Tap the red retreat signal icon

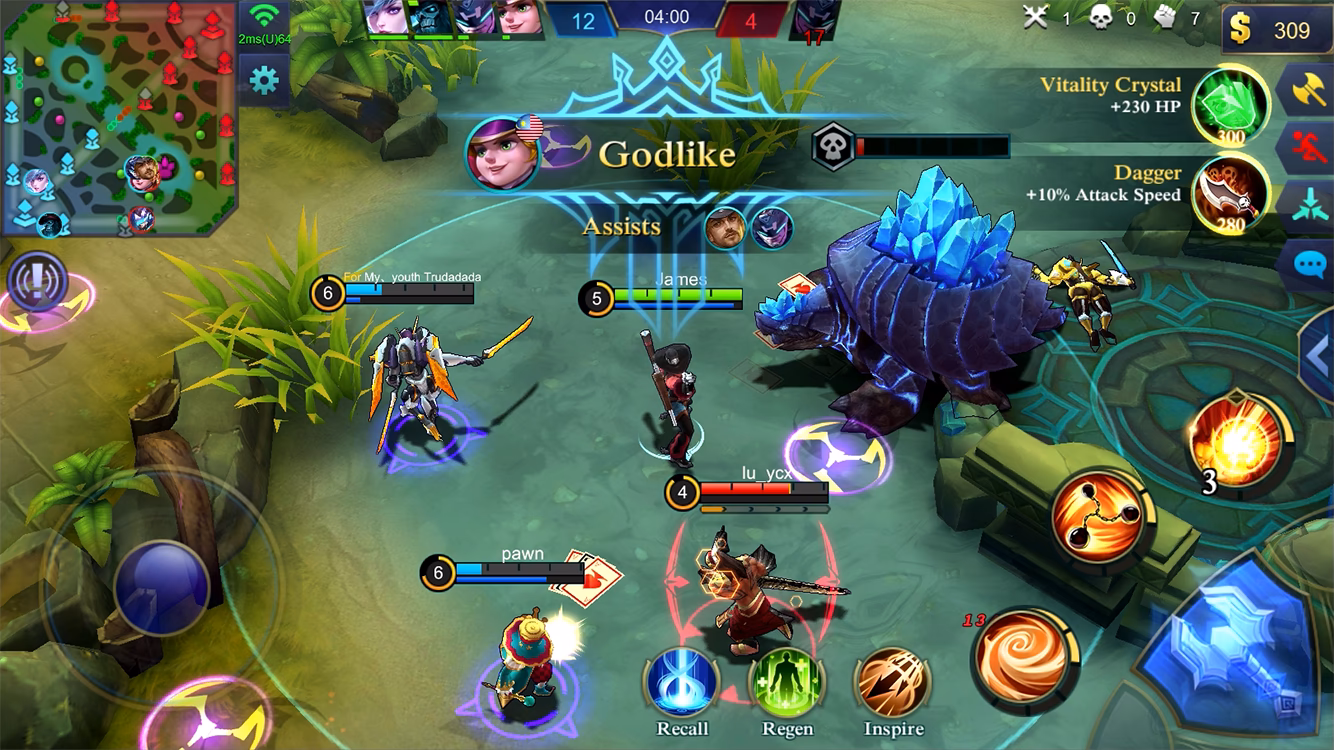click(1311, 145)
